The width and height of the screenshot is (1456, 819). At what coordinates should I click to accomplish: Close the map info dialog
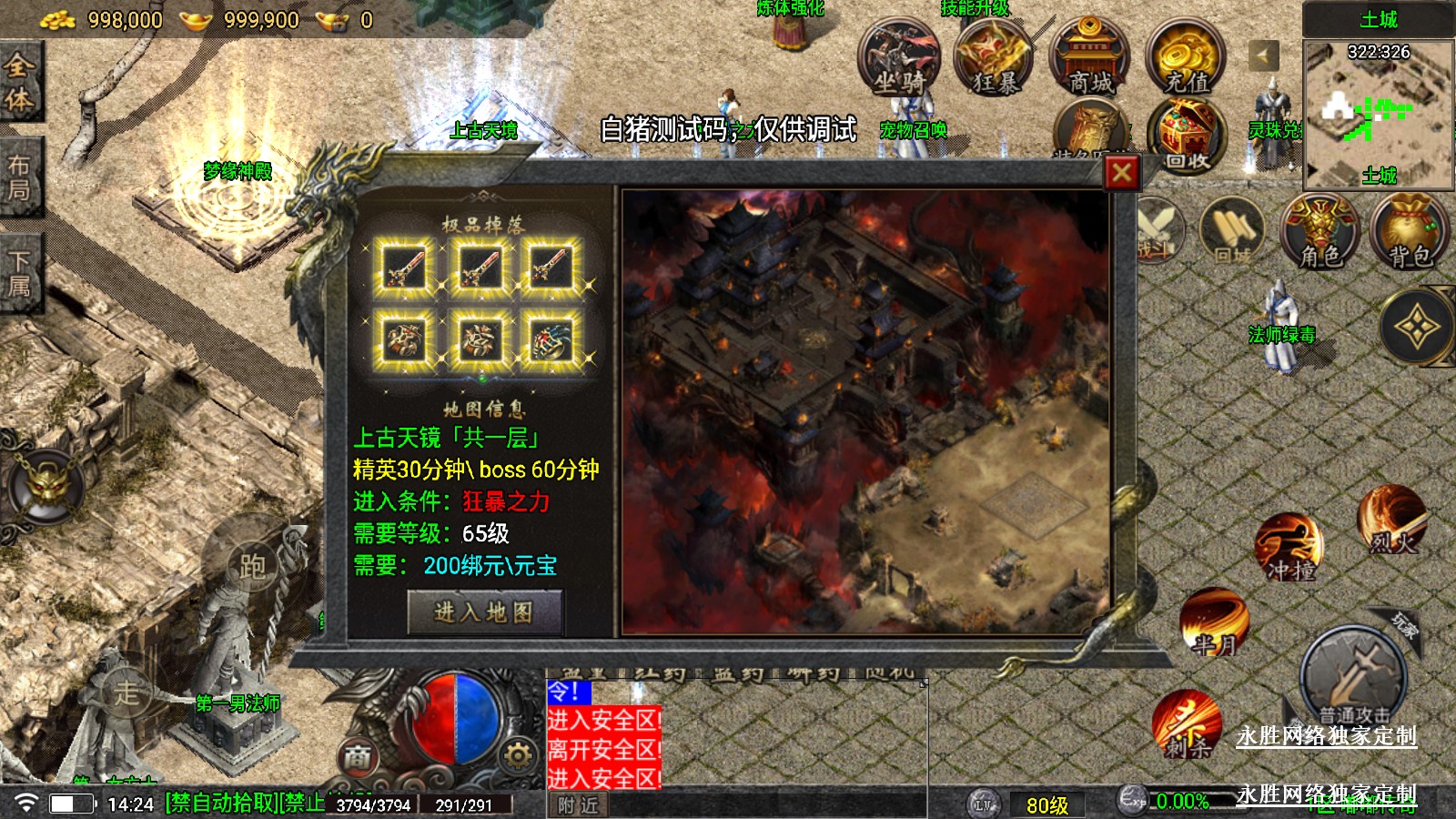point(1122,172)
